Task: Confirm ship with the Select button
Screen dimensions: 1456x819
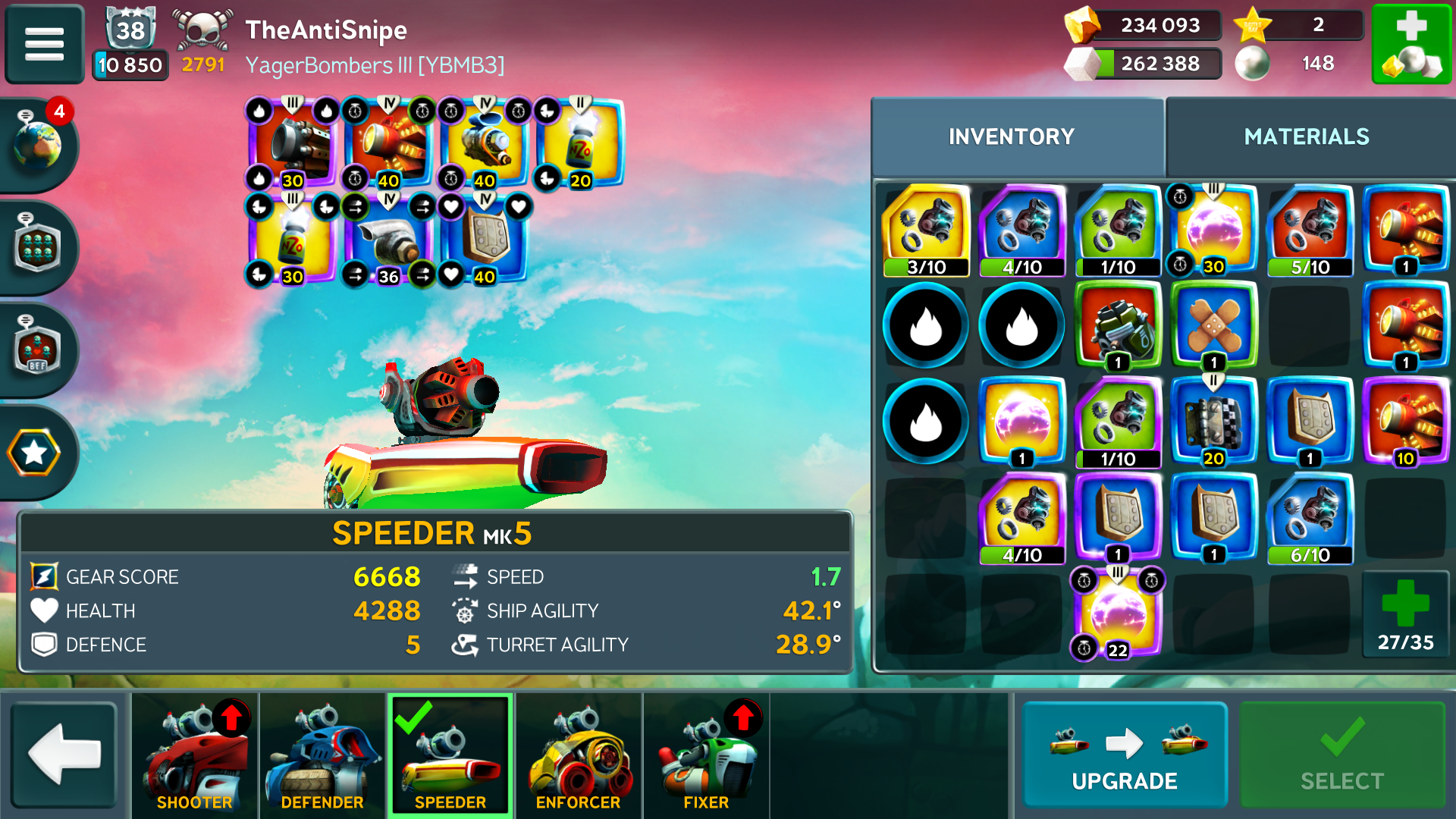Action: (x=1341, y=755)
